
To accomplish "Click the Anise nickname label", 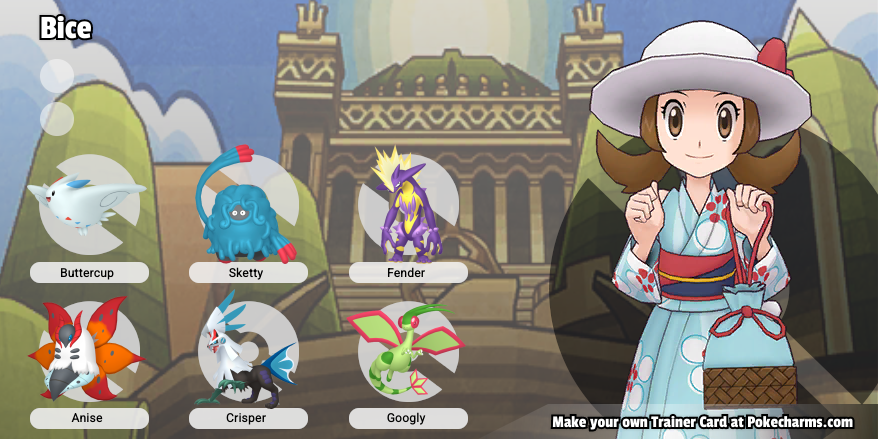I will [89, 418].
